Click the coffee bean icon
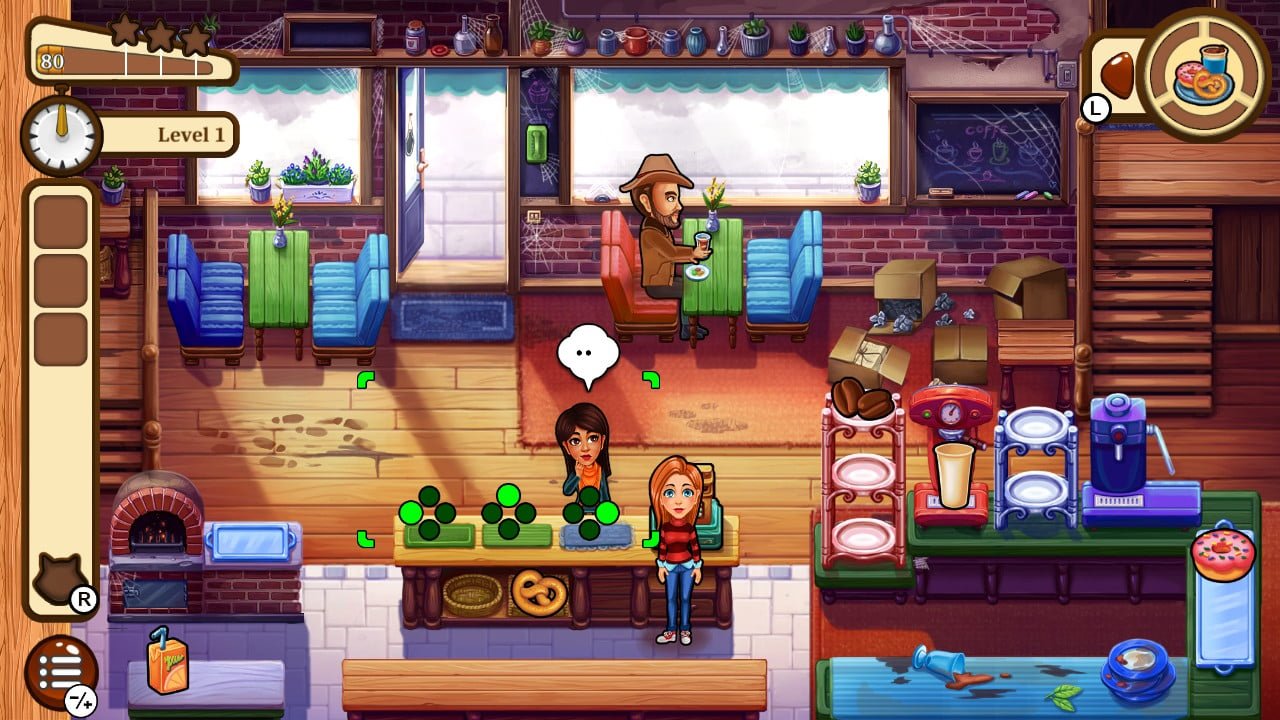 [x=1116, y=75]
